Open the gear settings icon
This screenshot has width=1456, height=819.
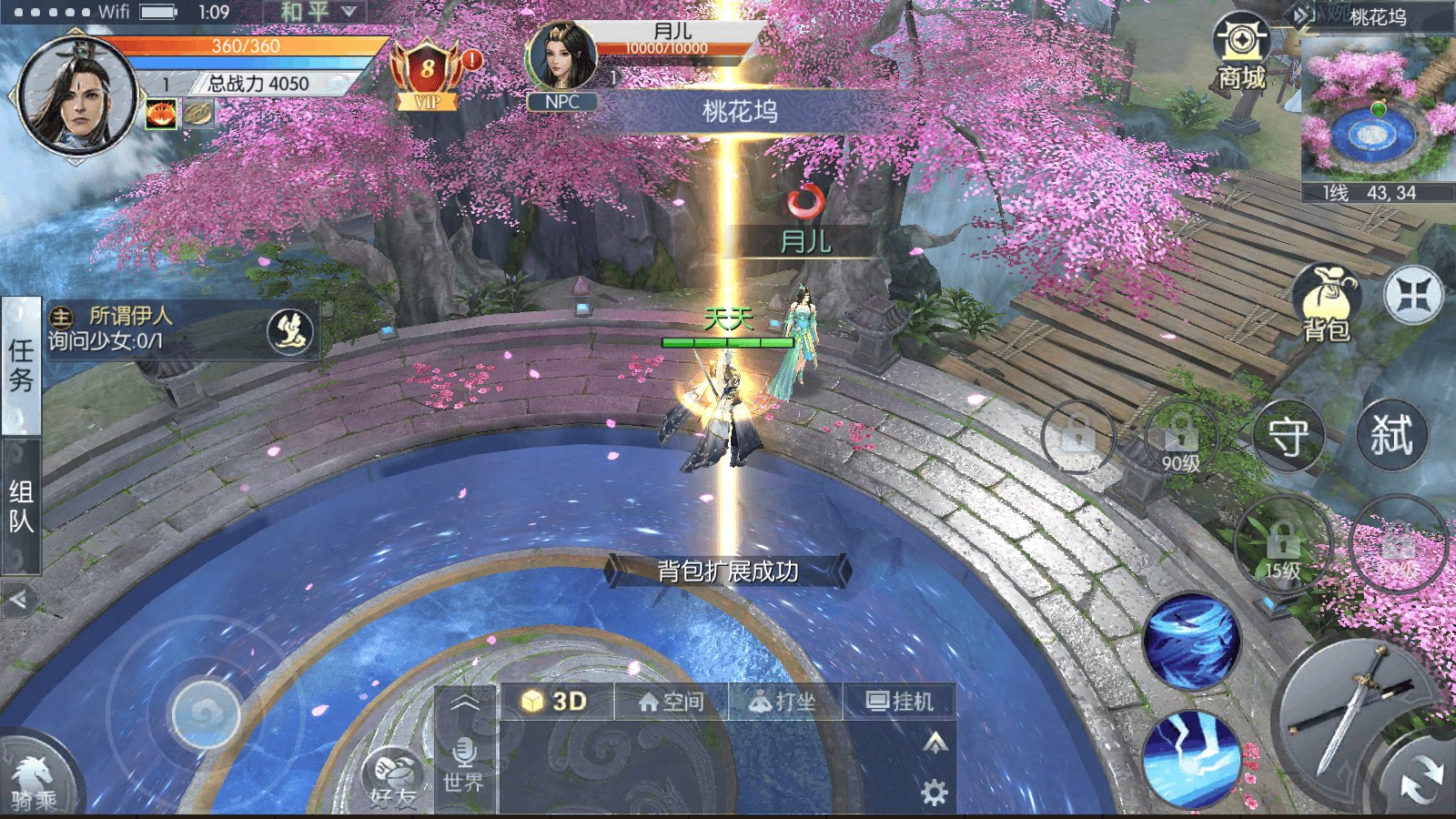pyautogui.click(x=935, y=793)
